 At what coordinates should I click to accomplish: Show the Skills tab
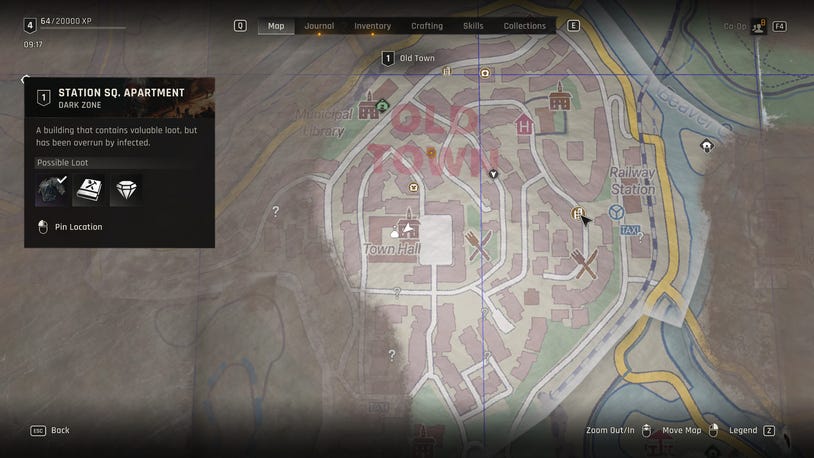tap(473, 26)
